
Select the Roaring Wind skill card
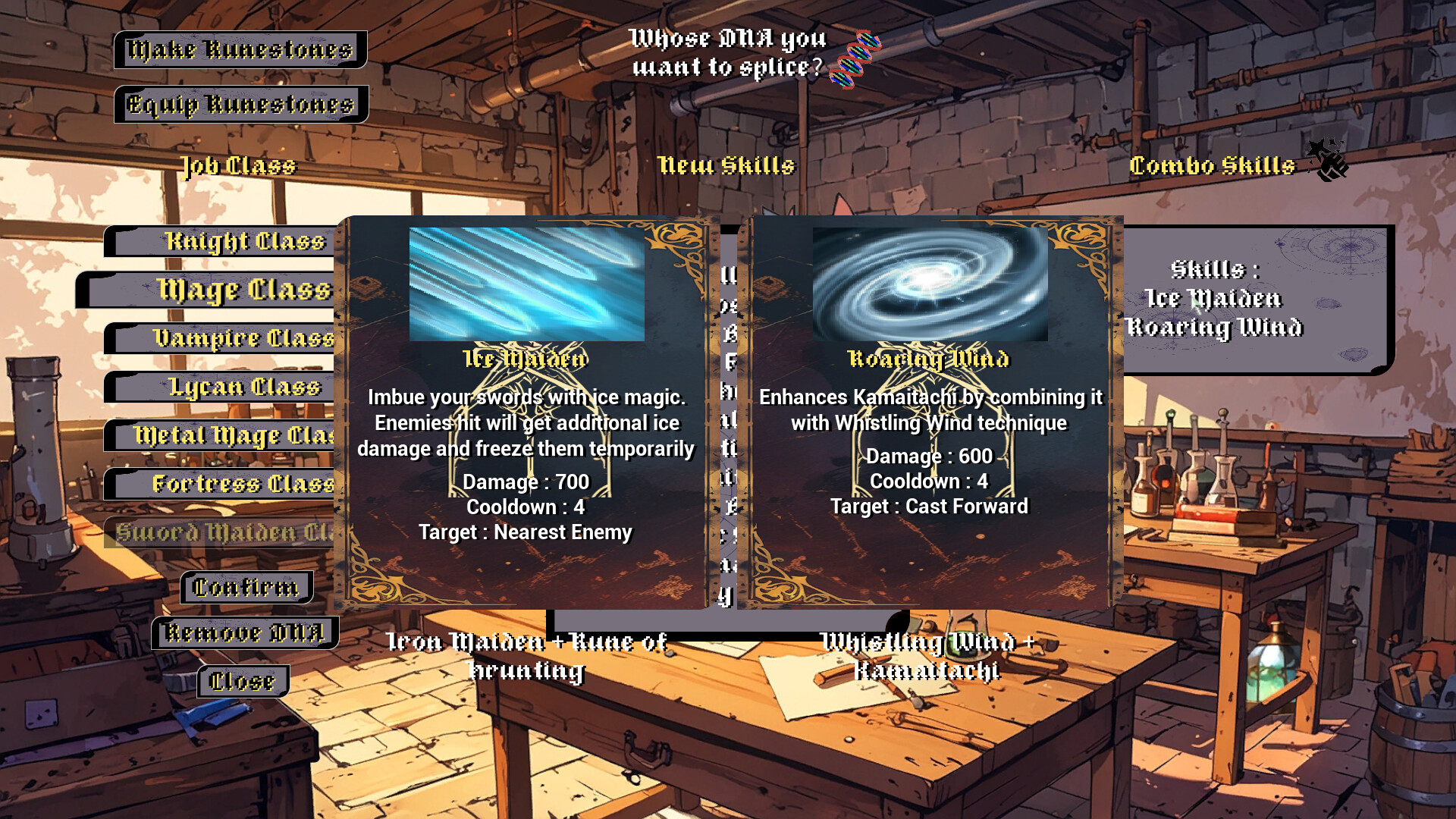point(930,412)
